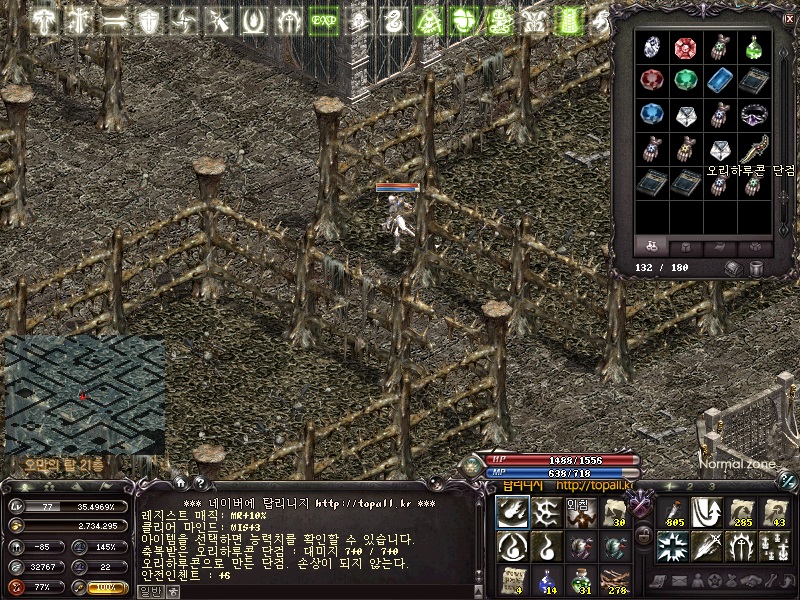Open the minimap of the tower floor
Image resolution: width=800 pixels, height=600 pixels.
click(84, 395)
